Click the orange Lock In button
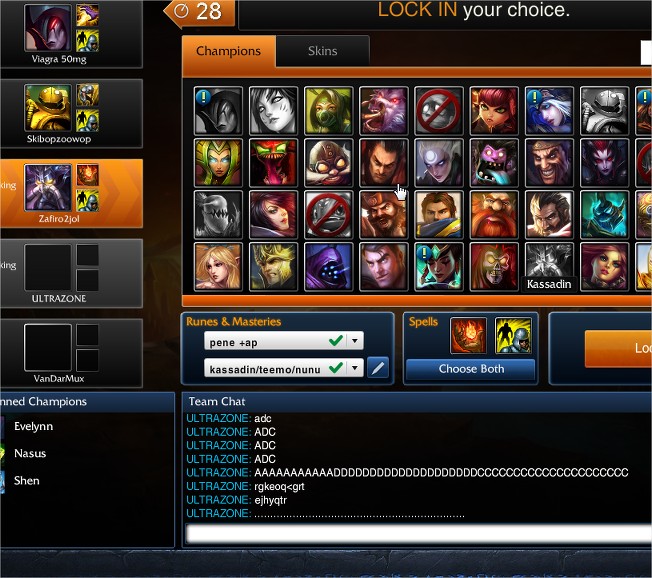Image resolution: width=652 pixels, height=578 pixels. (618, 349)
